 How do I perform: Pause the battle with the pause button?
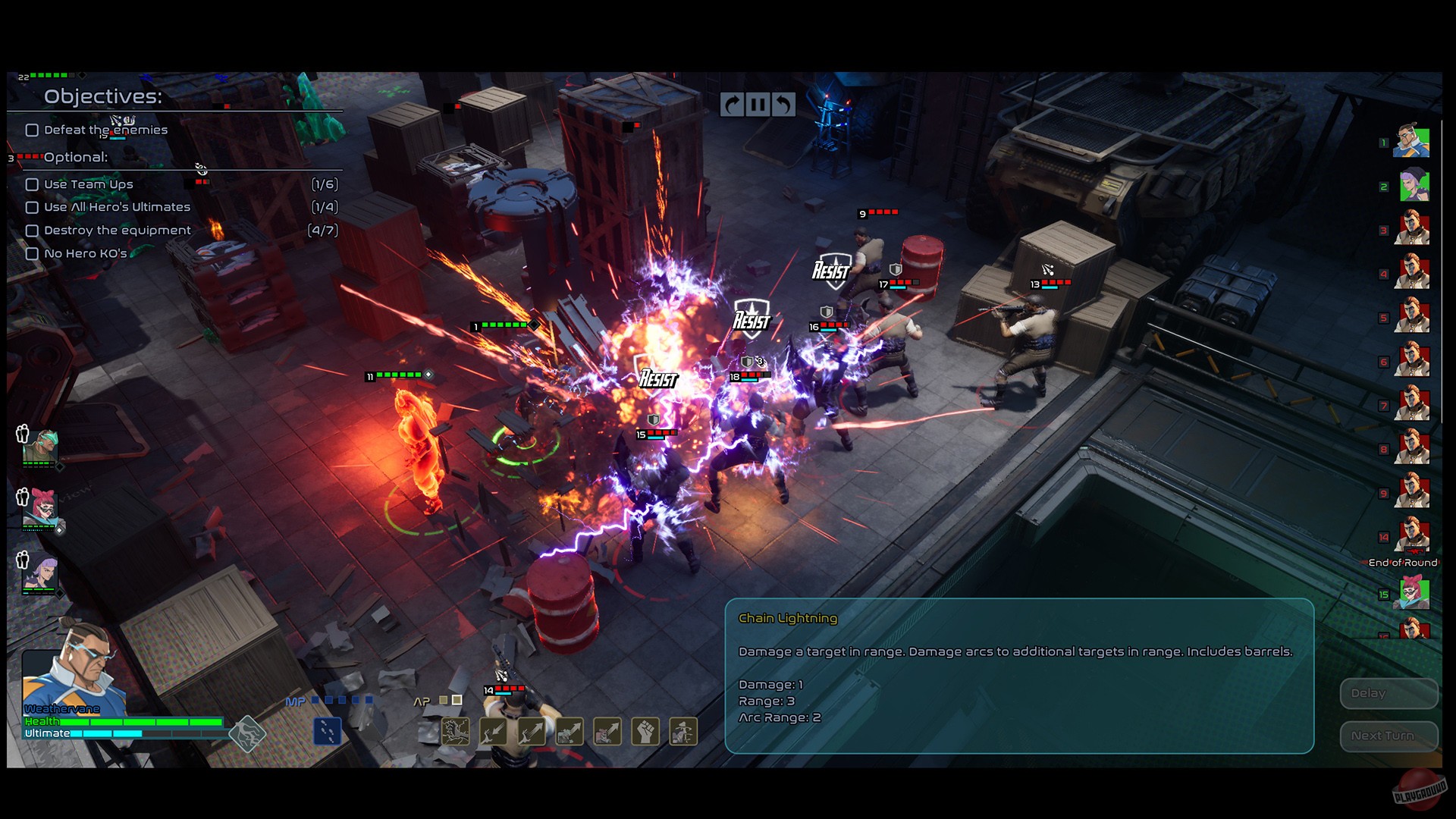click(x=757, y=105)
